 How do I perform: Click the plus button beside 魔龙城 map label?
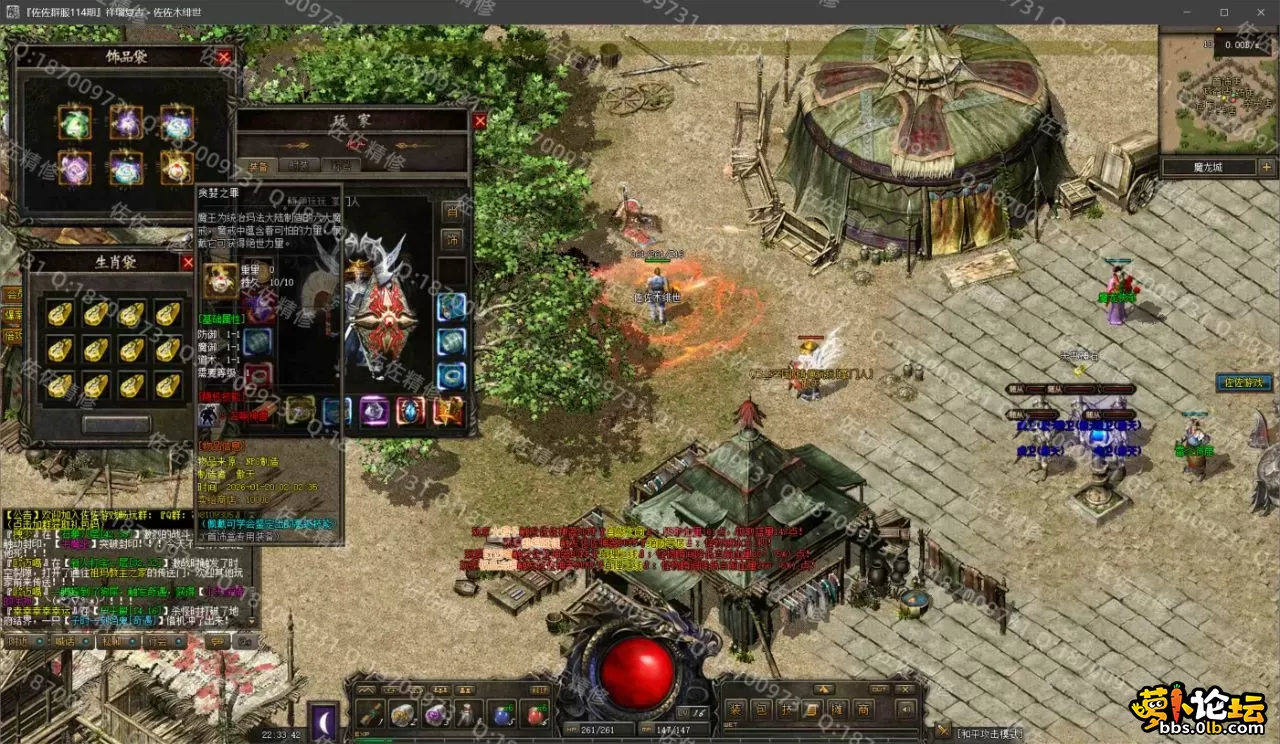1266,167
